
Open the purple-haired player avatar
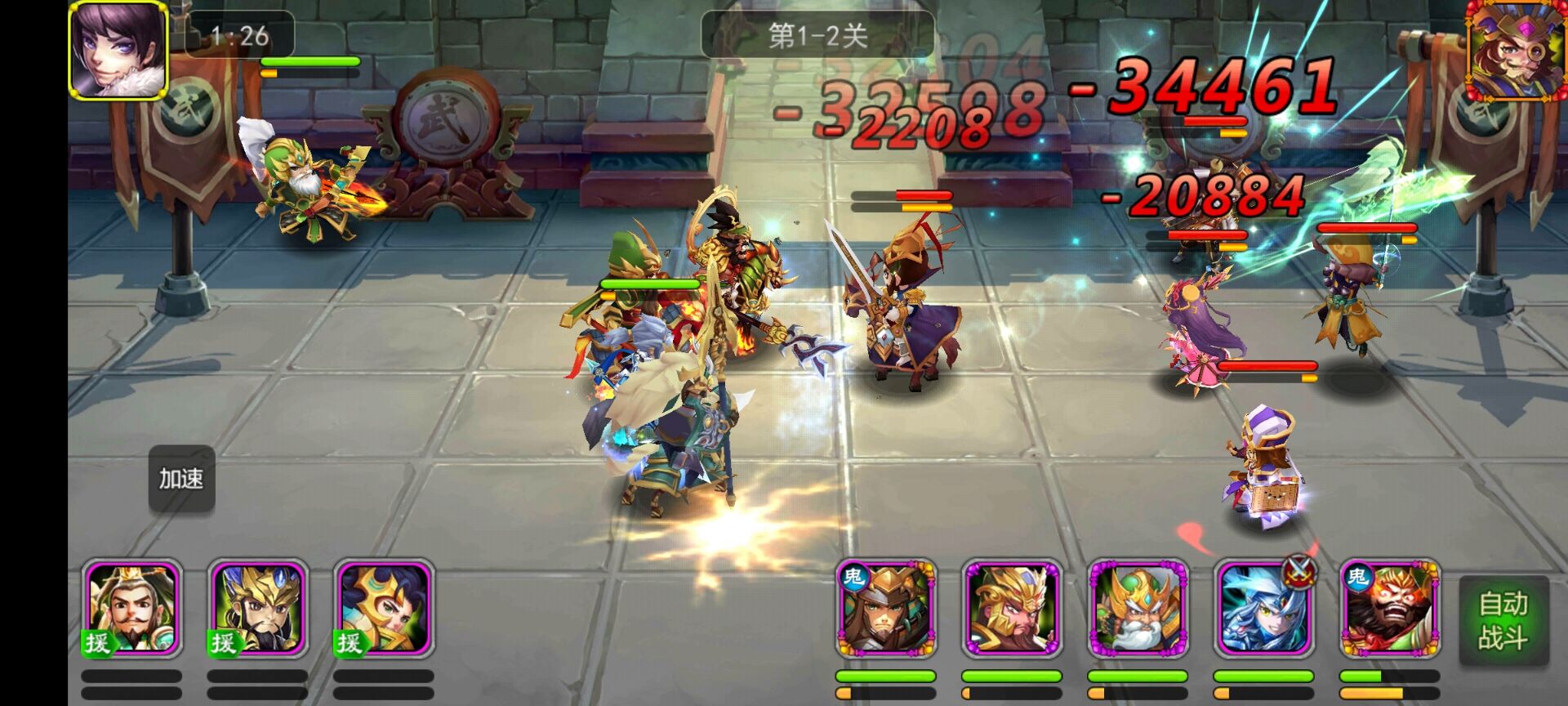(118, 50)
